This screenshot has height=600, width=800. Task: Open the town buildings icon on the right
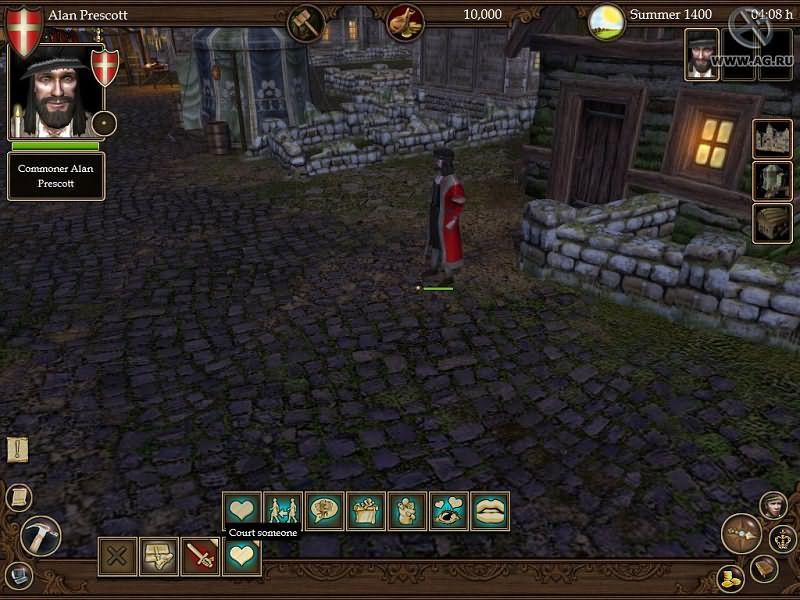coord(772,139)
